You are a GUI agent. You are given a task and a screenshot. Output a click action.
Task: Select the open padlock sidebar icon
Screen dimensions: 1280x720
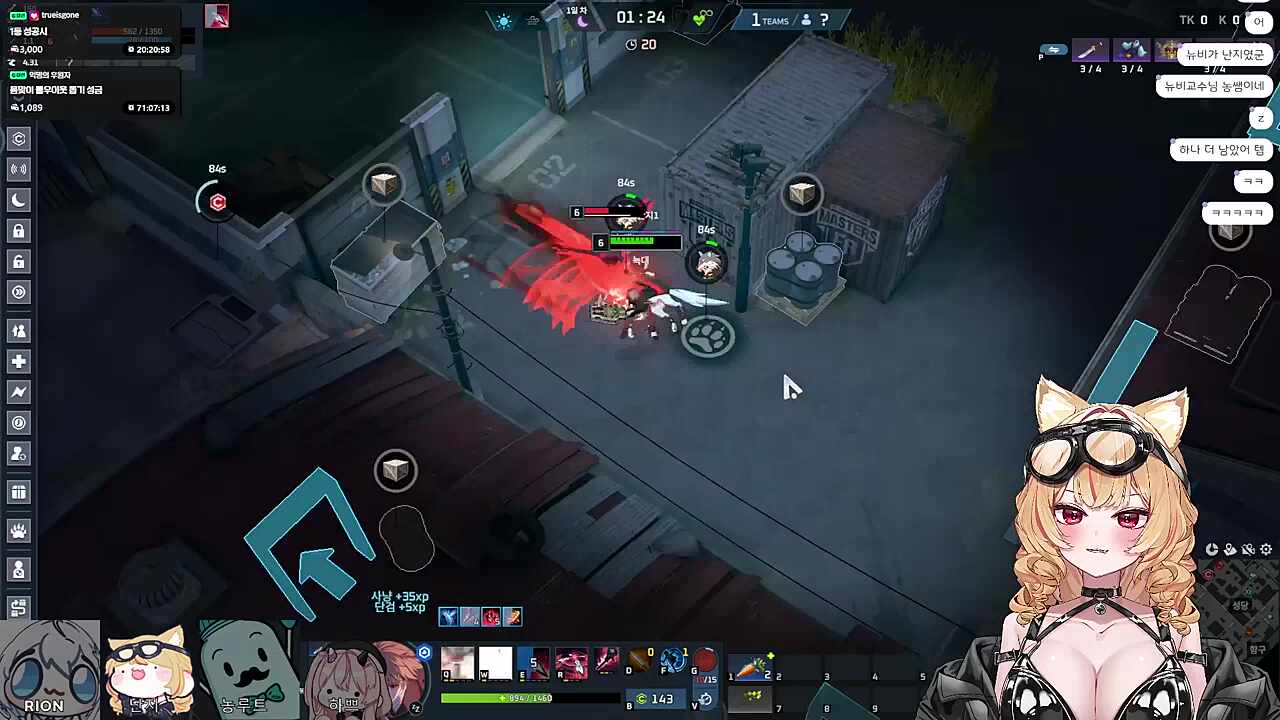point(19,261)
